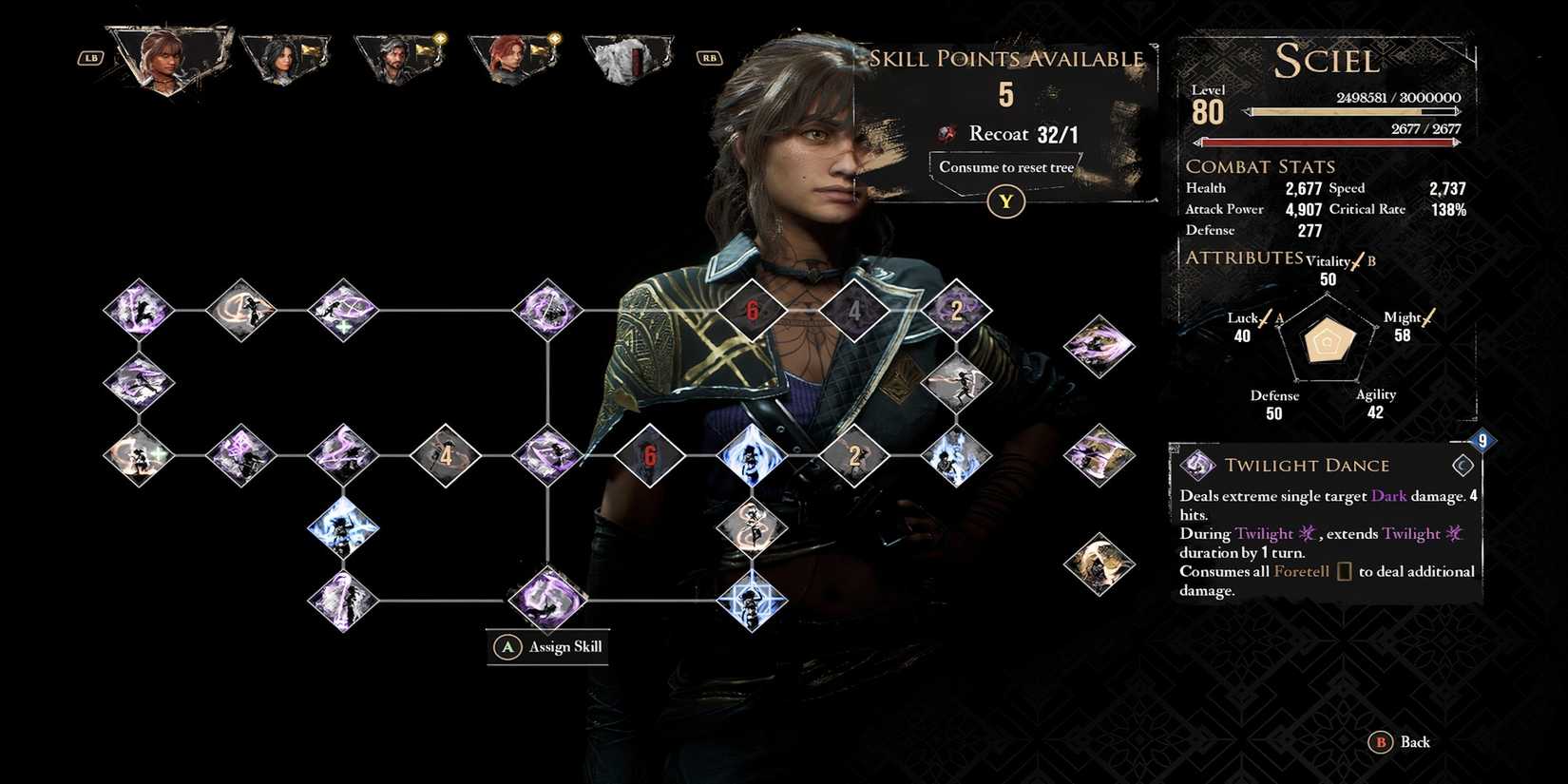Select the 4-point skill node beside it
Viewport: 1568px width, 784px height.
[855, 309]
